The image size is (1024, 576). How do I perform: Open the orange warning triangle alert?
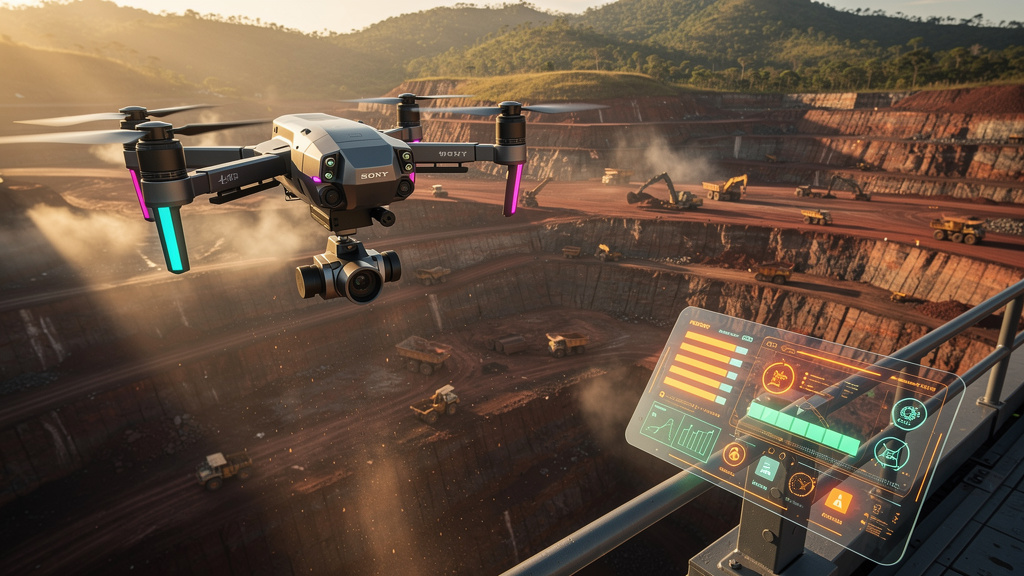tap(839, 502)
